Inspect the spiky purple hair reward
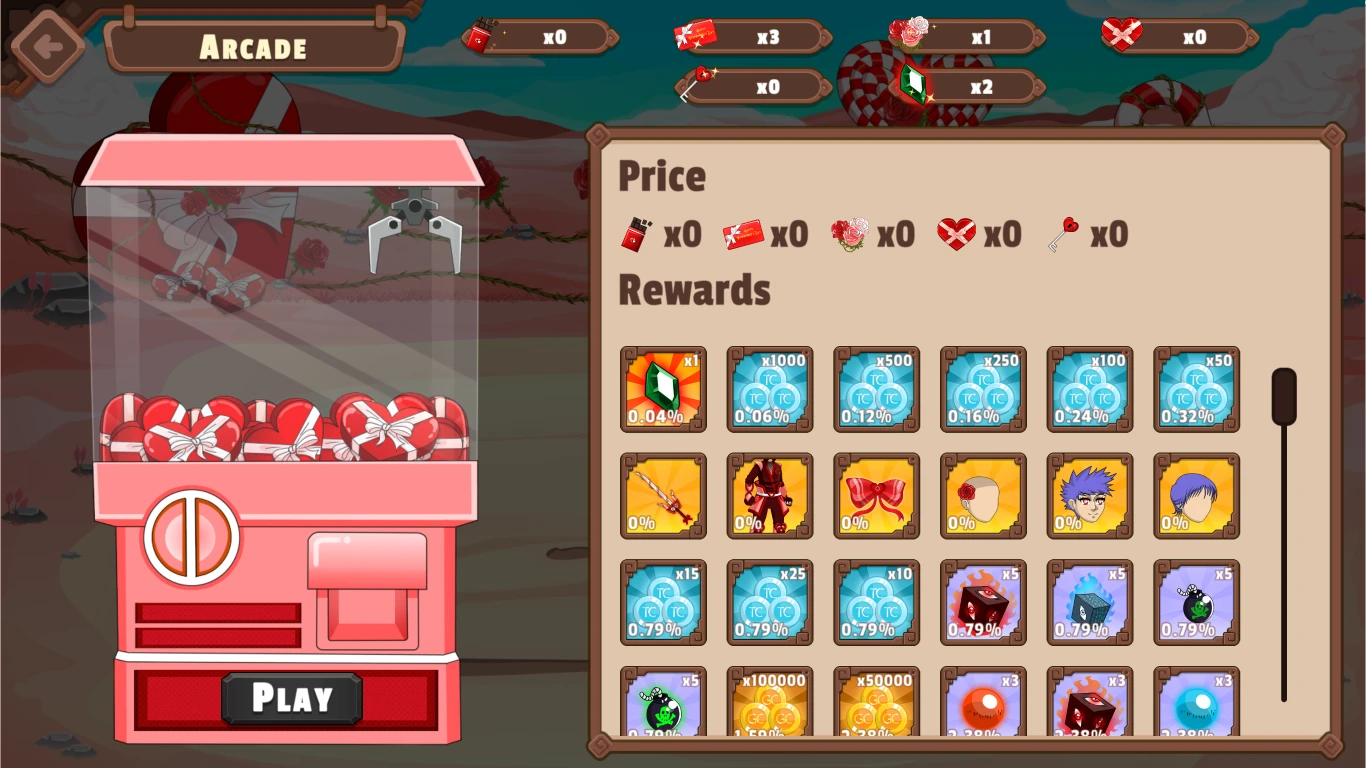Viewport: 1366px width, 768px height. click(1090, 496)
